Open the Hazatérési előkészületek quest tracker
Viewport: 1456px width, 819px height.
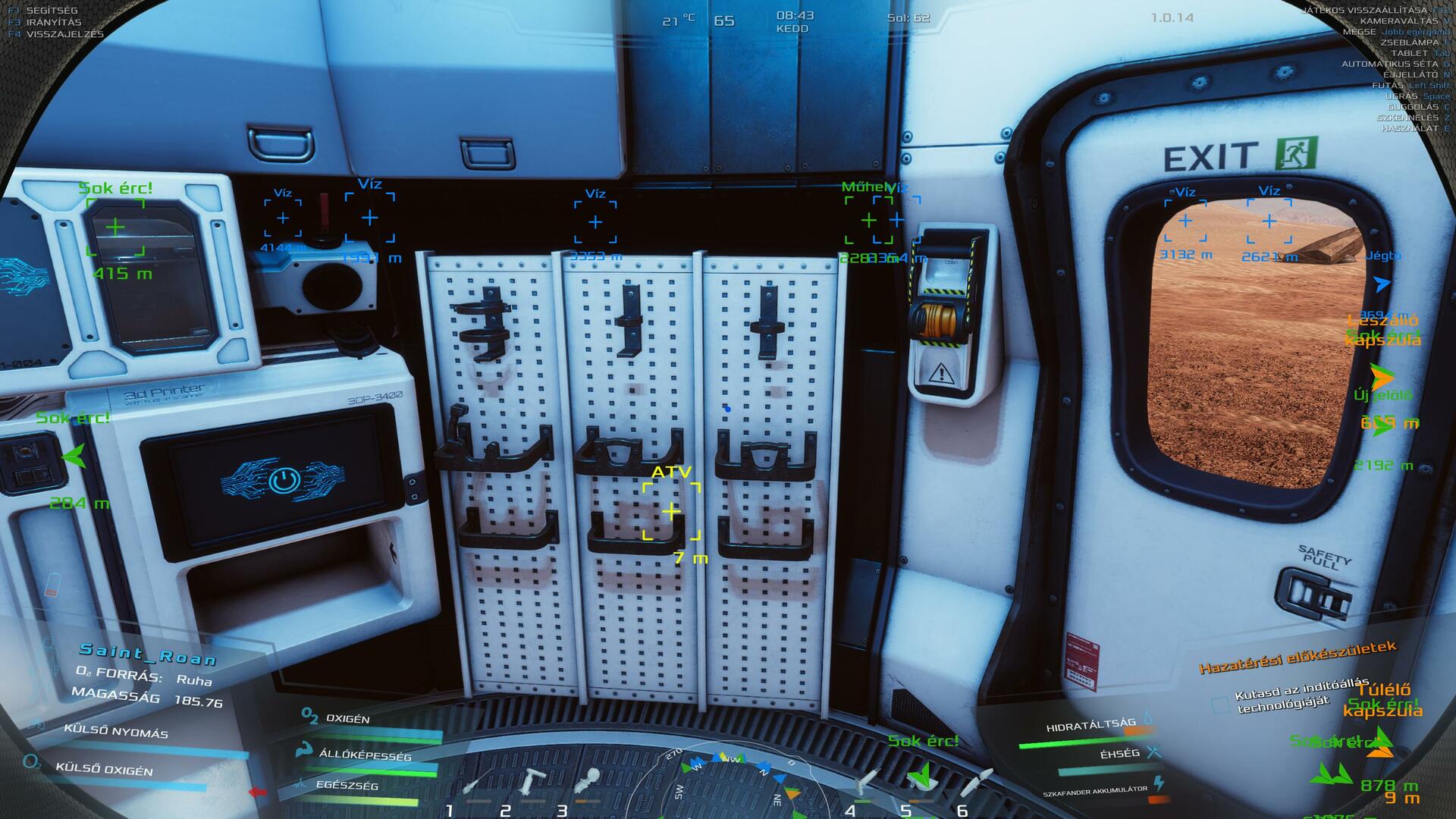(x=1297, y=657)
